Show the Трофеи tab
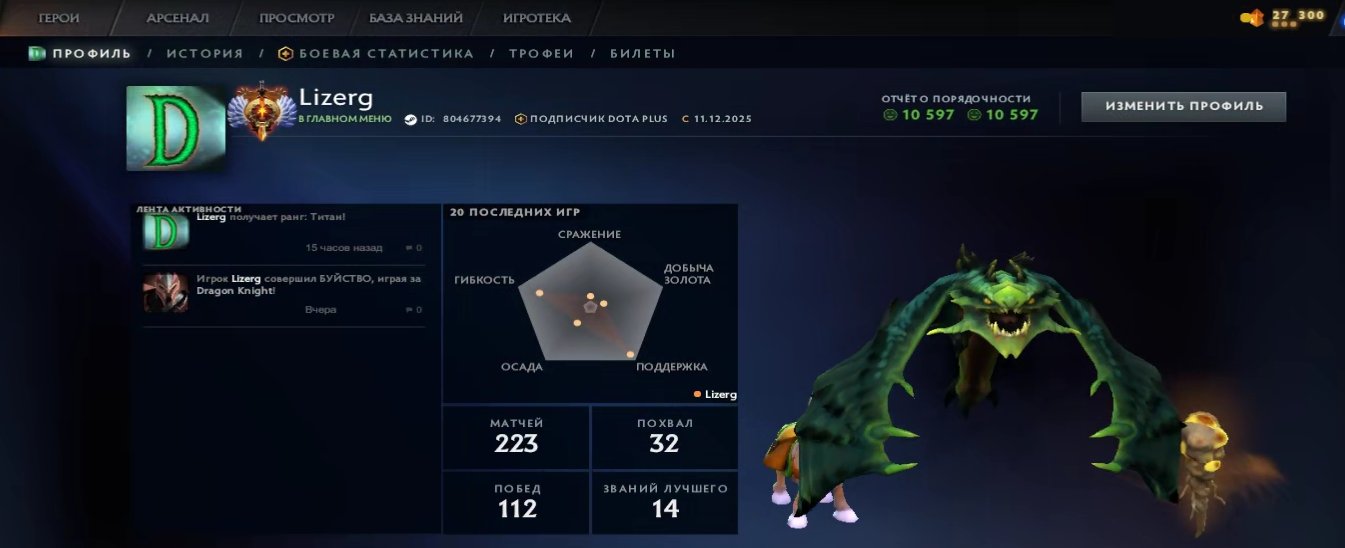Screen dimensions: 1345x548 point(541,53)
